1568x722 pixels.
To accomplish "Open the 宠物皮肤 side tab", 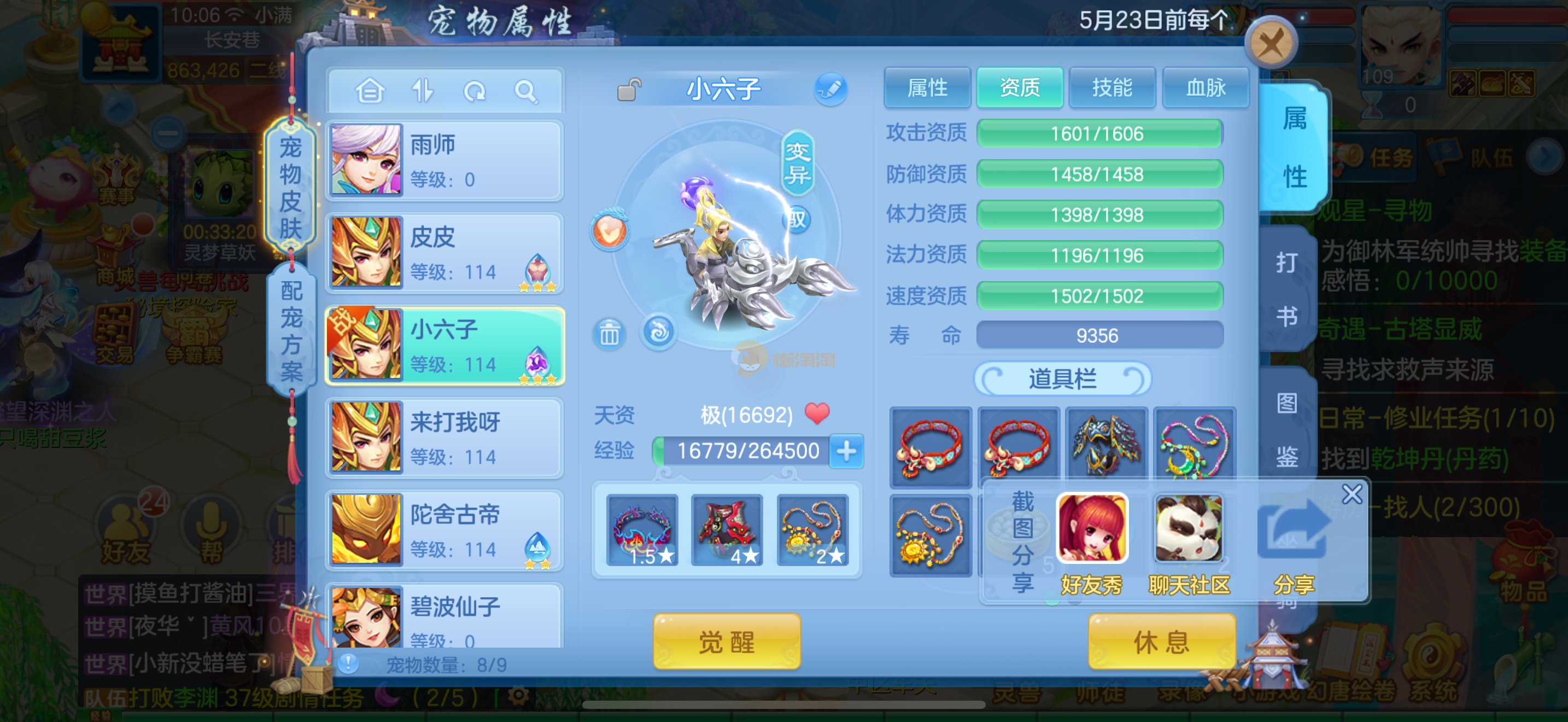I will [290, 188].
